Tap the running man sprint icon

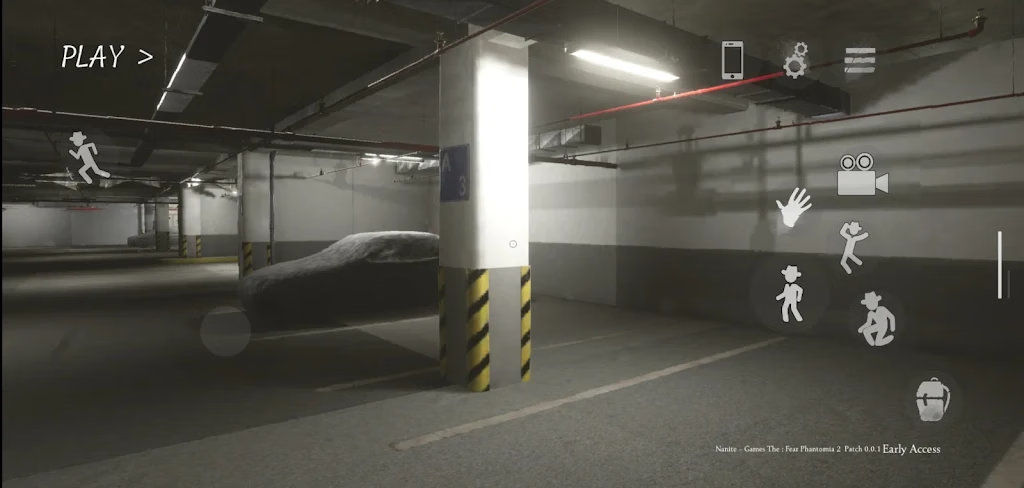tap(88, 158)
